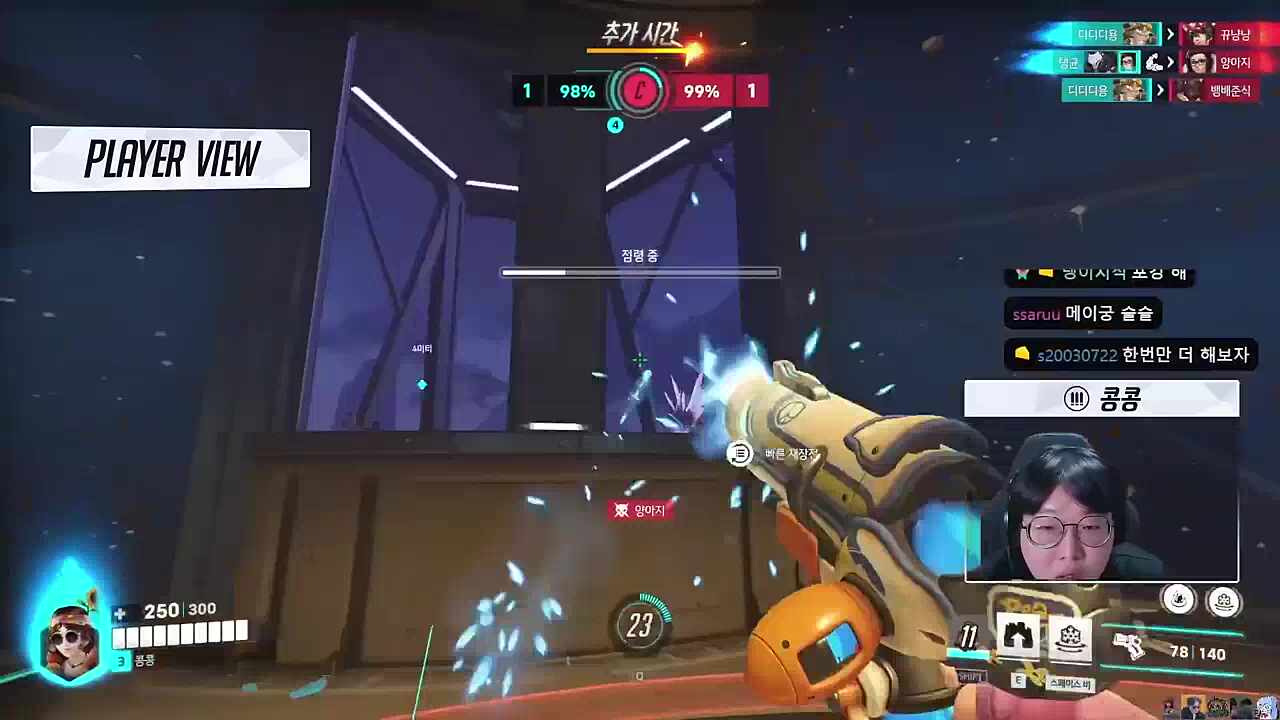Click the PLAYER VIEW banner
1280x720 pixels.
[x=171, y=159]
